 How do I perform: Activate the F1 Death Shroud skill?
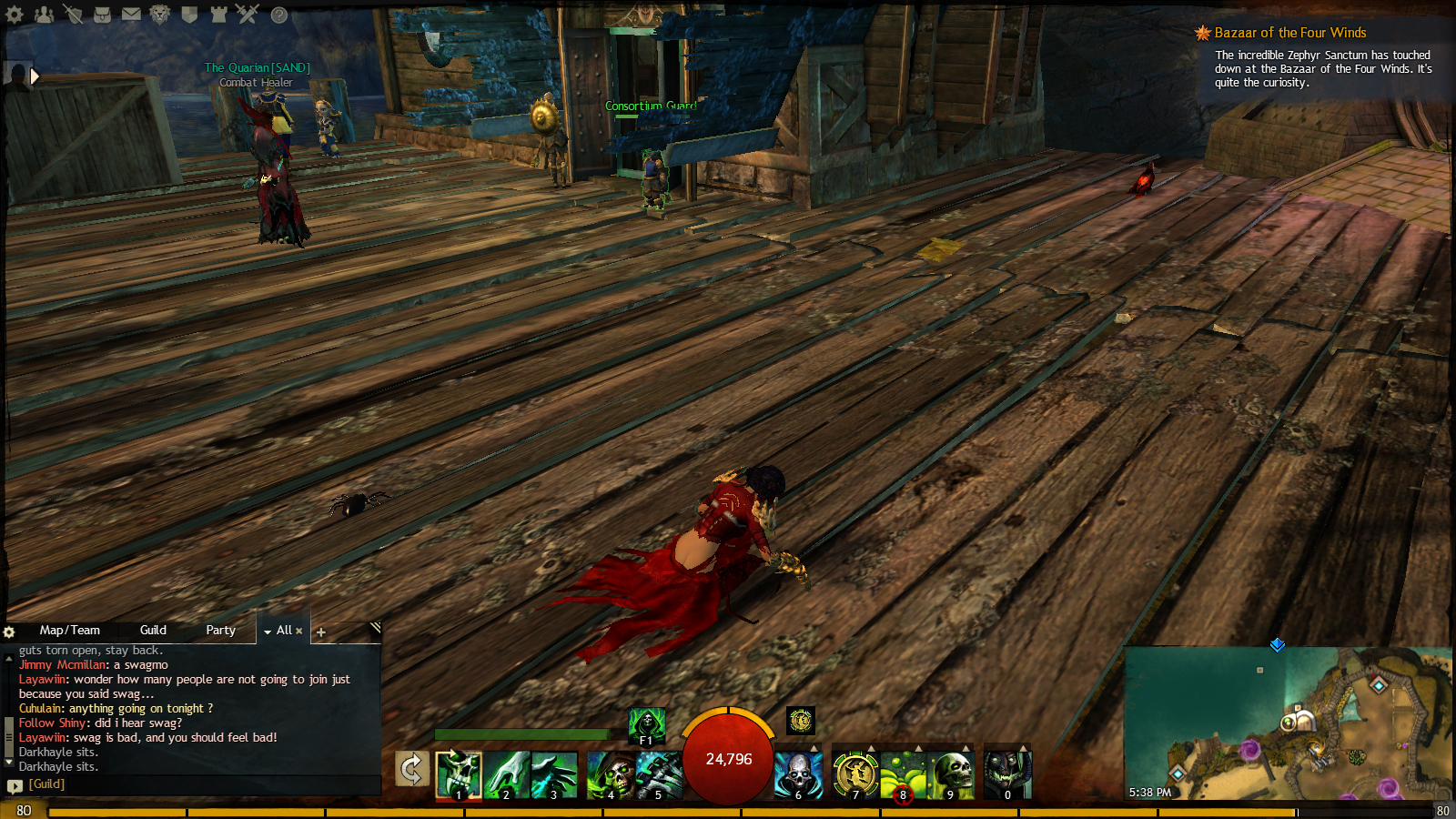click(x=647, y=725)
